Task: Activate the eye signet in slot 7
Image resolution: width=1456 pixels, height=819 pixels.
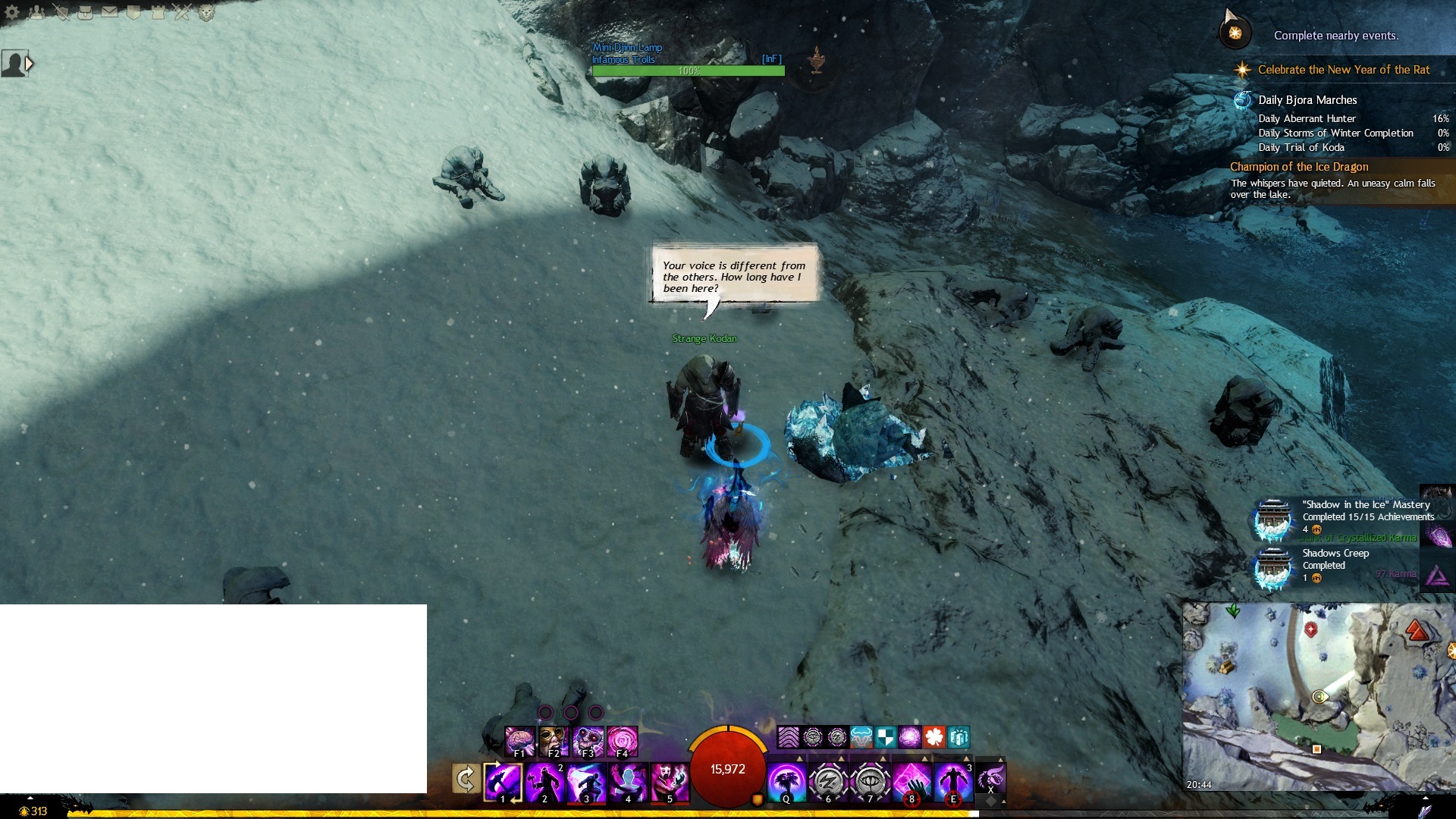Action: 870,782
